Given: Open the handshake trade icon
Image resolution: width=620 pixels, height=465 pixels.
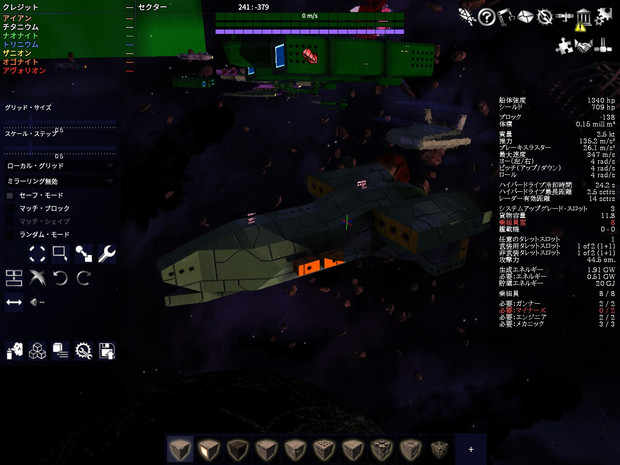Looking at the screenshot, I should (584, 45).
